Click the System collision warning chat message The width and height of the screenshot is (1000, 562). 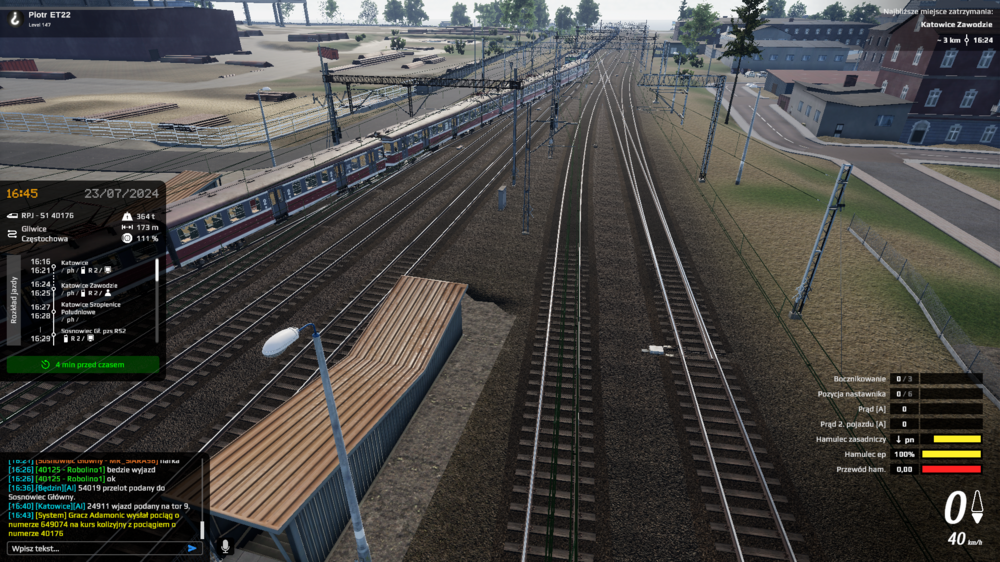tap(100, 525)
